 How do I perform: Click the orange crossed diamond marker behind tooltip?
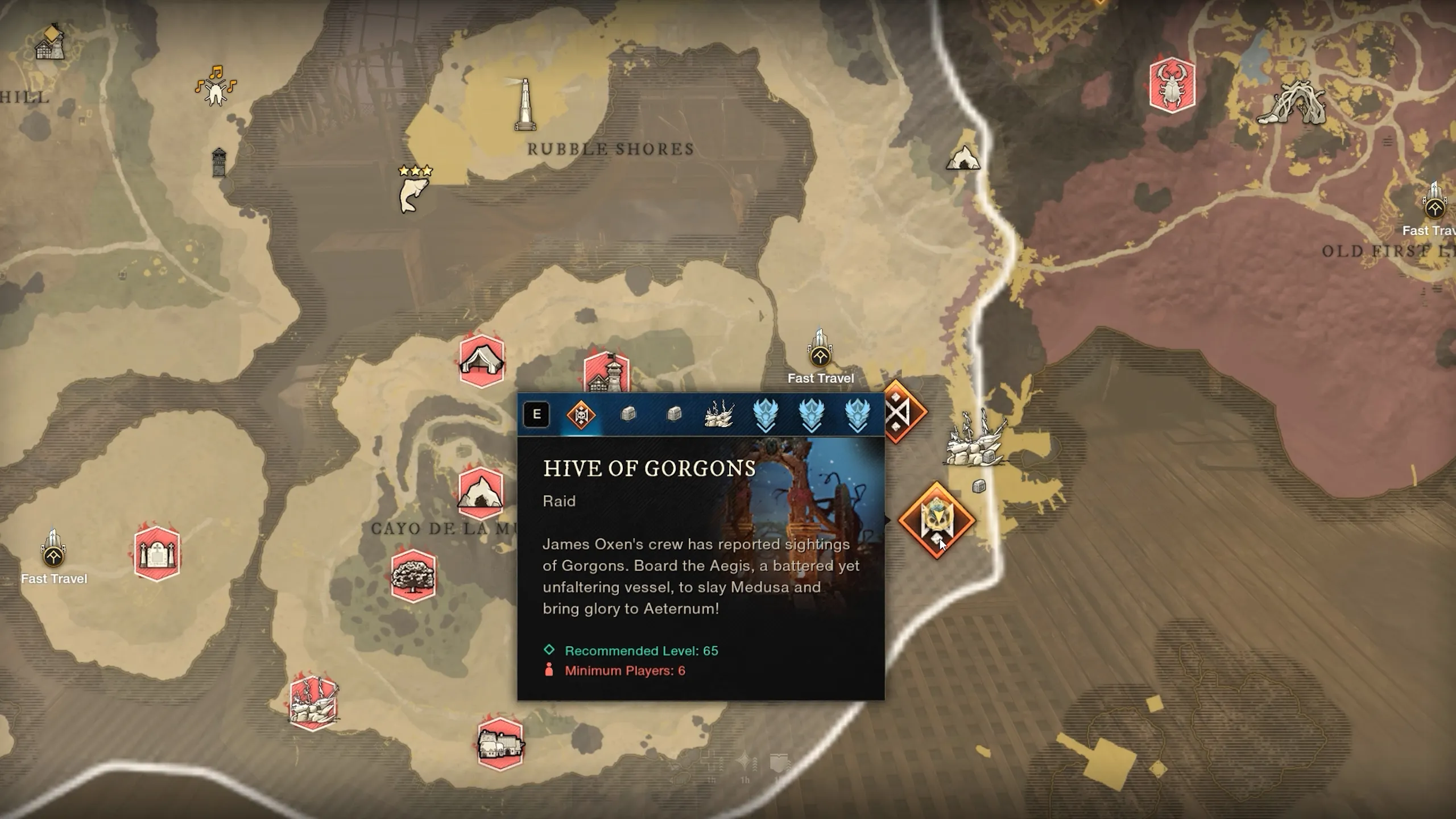(x=904, y=411)
